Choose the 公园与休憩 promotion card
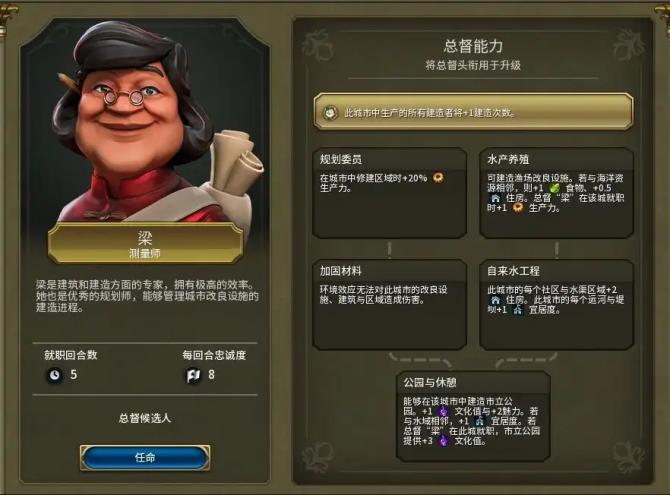Image resolution: width=670 pixels, height=495 pixels. pos(473,413)
